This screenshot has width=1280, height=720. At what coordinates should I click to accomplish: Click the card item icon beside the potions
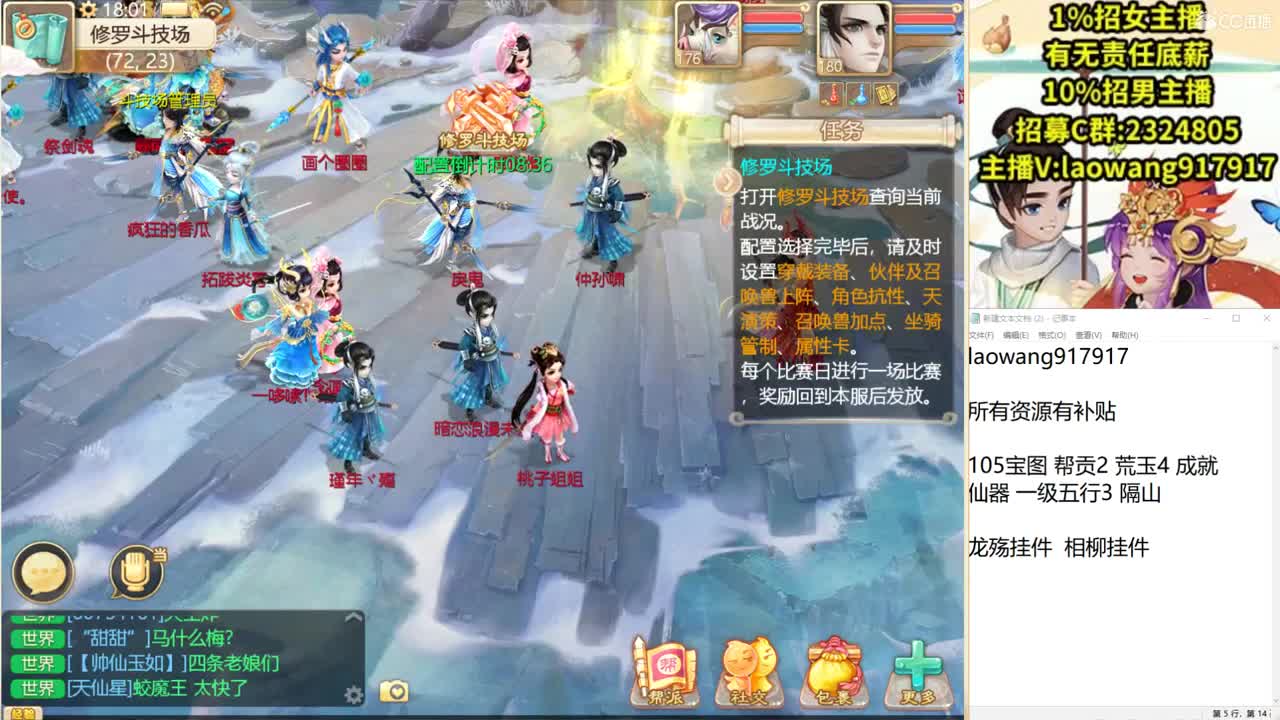point(886,95)
